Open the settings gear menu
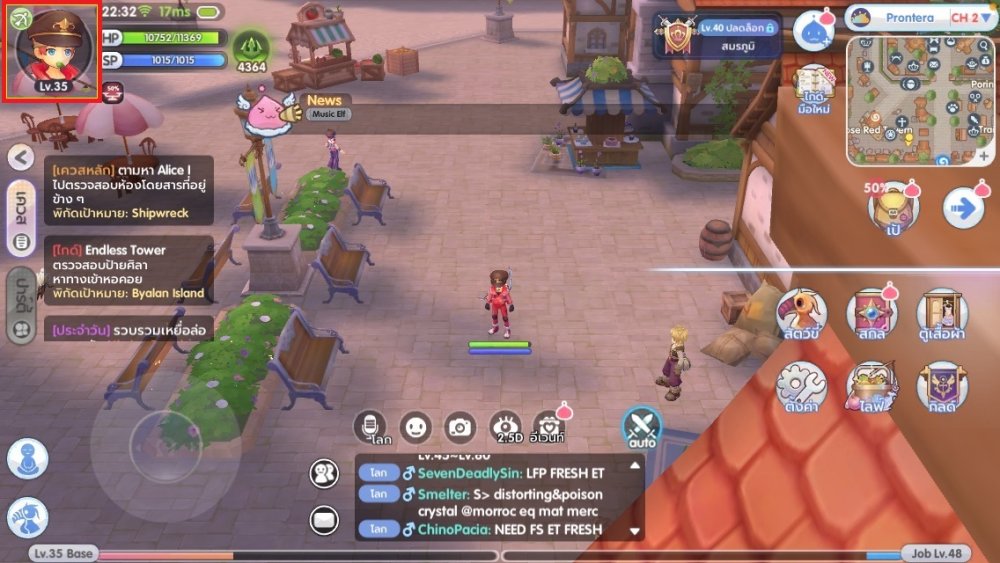The width and height of the screenshot is (1000, 563). click(x=801, y=387)
